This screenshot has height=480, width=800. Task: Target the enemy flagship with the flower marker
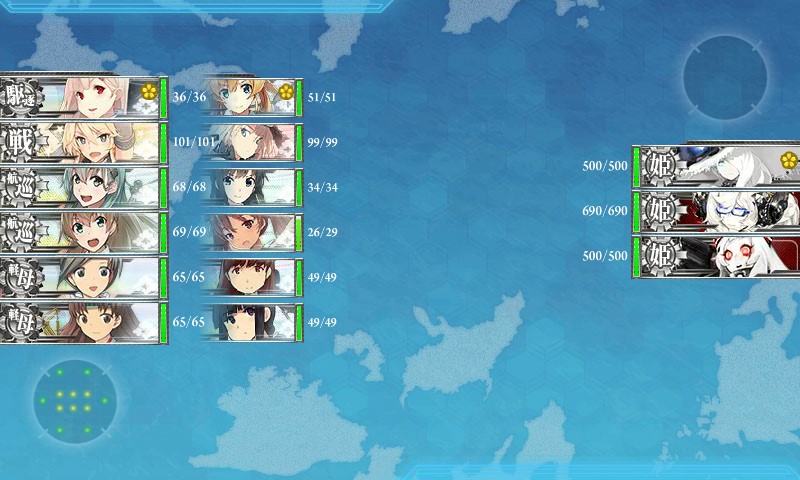coord(718,166)
